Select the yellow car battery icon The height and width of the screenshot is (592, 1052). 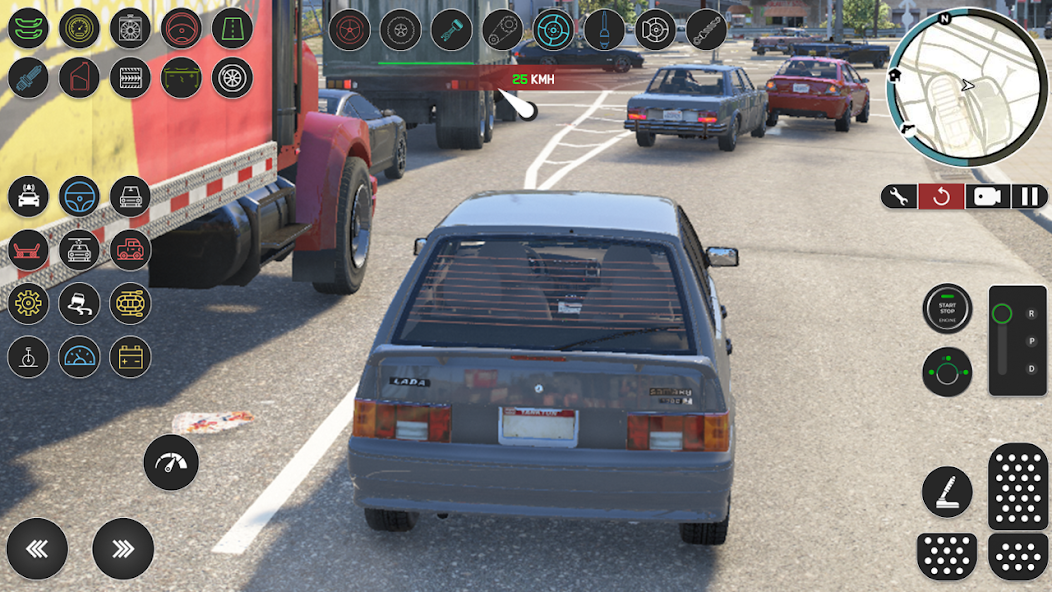[130, 356]
